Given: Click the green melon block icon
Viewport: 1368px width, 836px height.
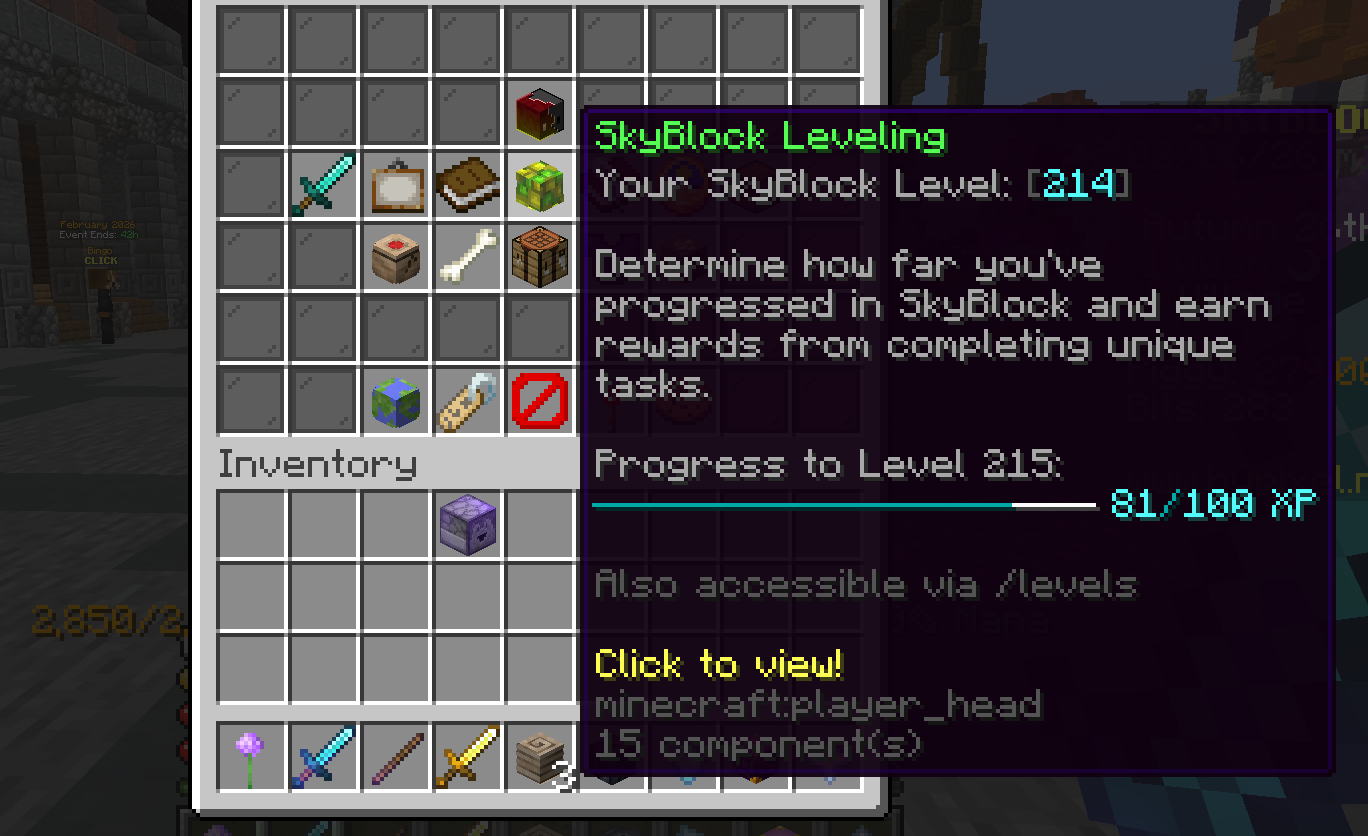Looking at the screenshot, I should 540,185.
